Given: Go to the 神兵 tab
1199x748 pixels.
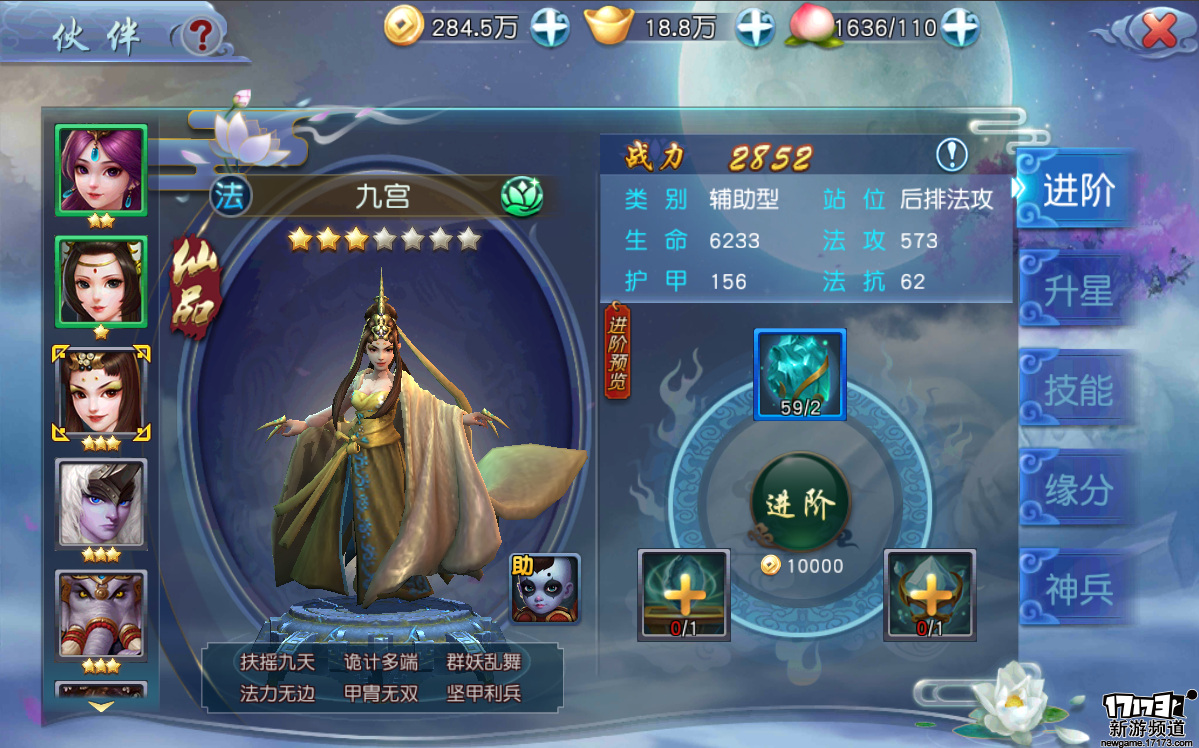Looking at the screenshot, I should 1077,589.
